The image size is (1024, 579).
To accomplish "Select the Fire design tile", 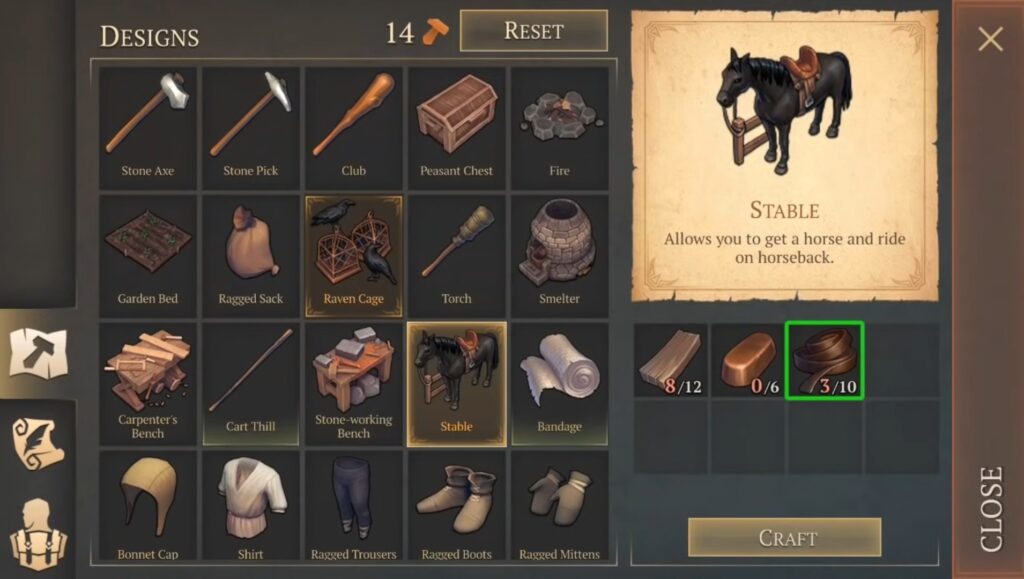I will click(x=559, y=126).
